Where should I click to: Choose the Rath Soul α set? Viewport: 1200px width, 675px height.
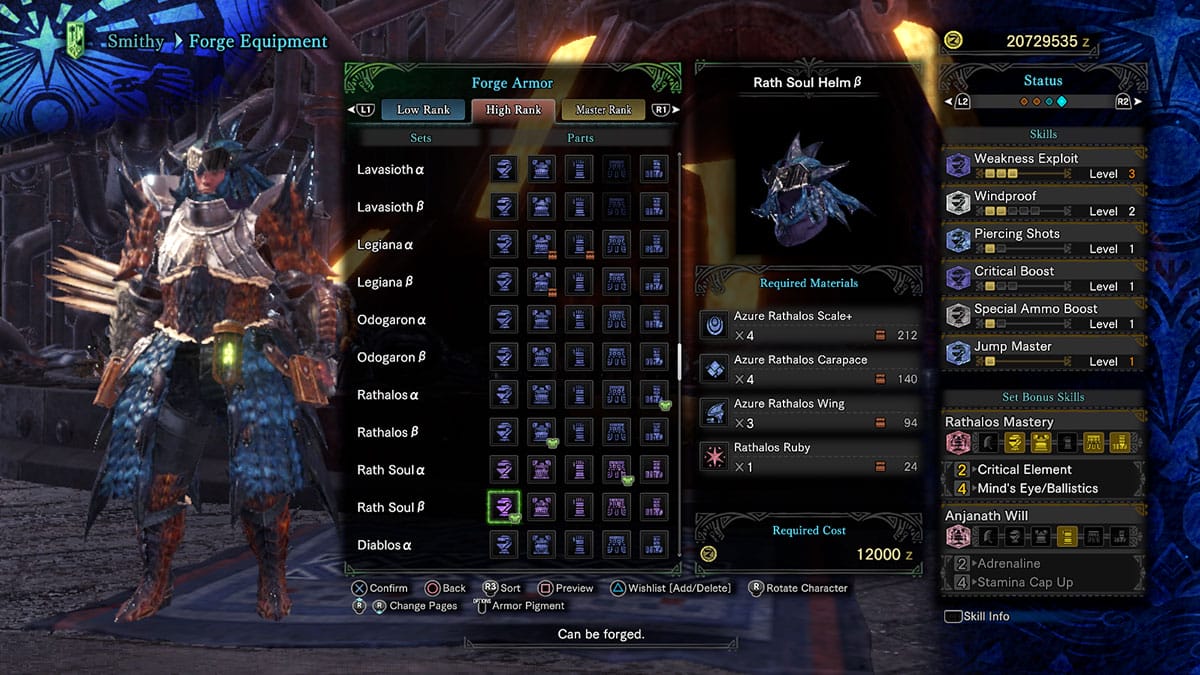pyautogui.click(x=391, y=470)
